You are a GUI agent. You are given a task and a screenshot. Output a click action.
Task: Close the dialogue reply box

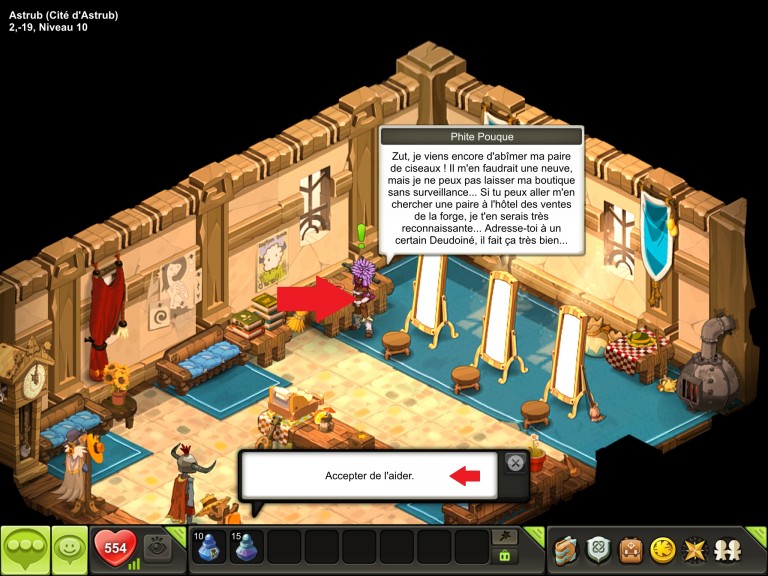(x=514, y=462)
